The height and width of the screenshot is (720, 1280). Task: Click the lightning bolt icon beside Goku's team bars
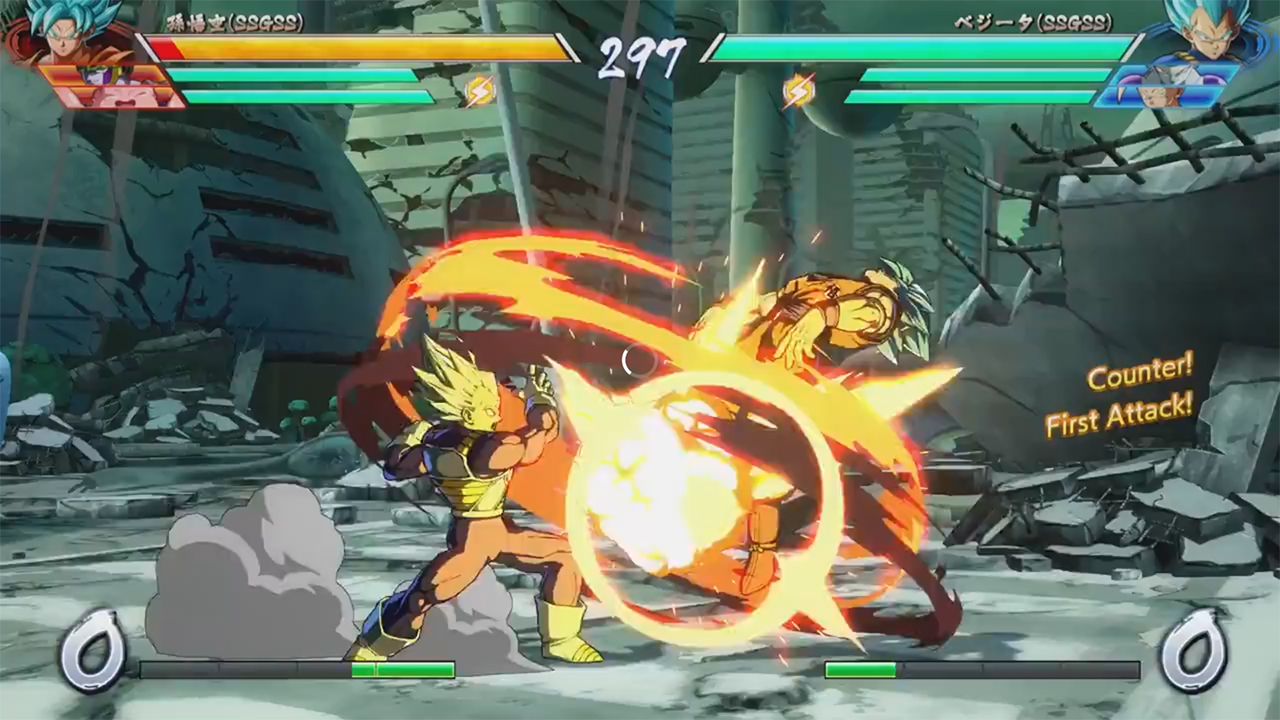[x=480, y=91]
